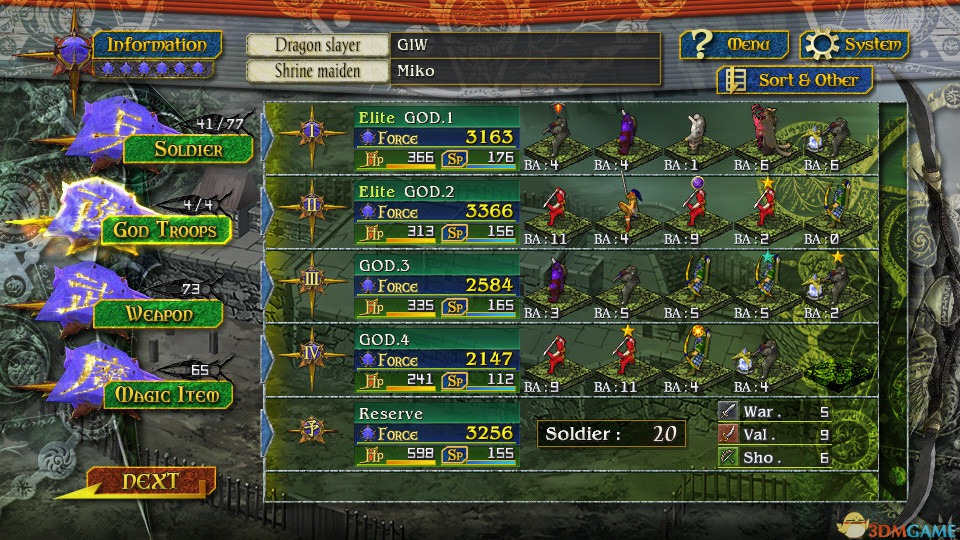
Task: Show the Magic Item category
Action: (x=166, y=395)
